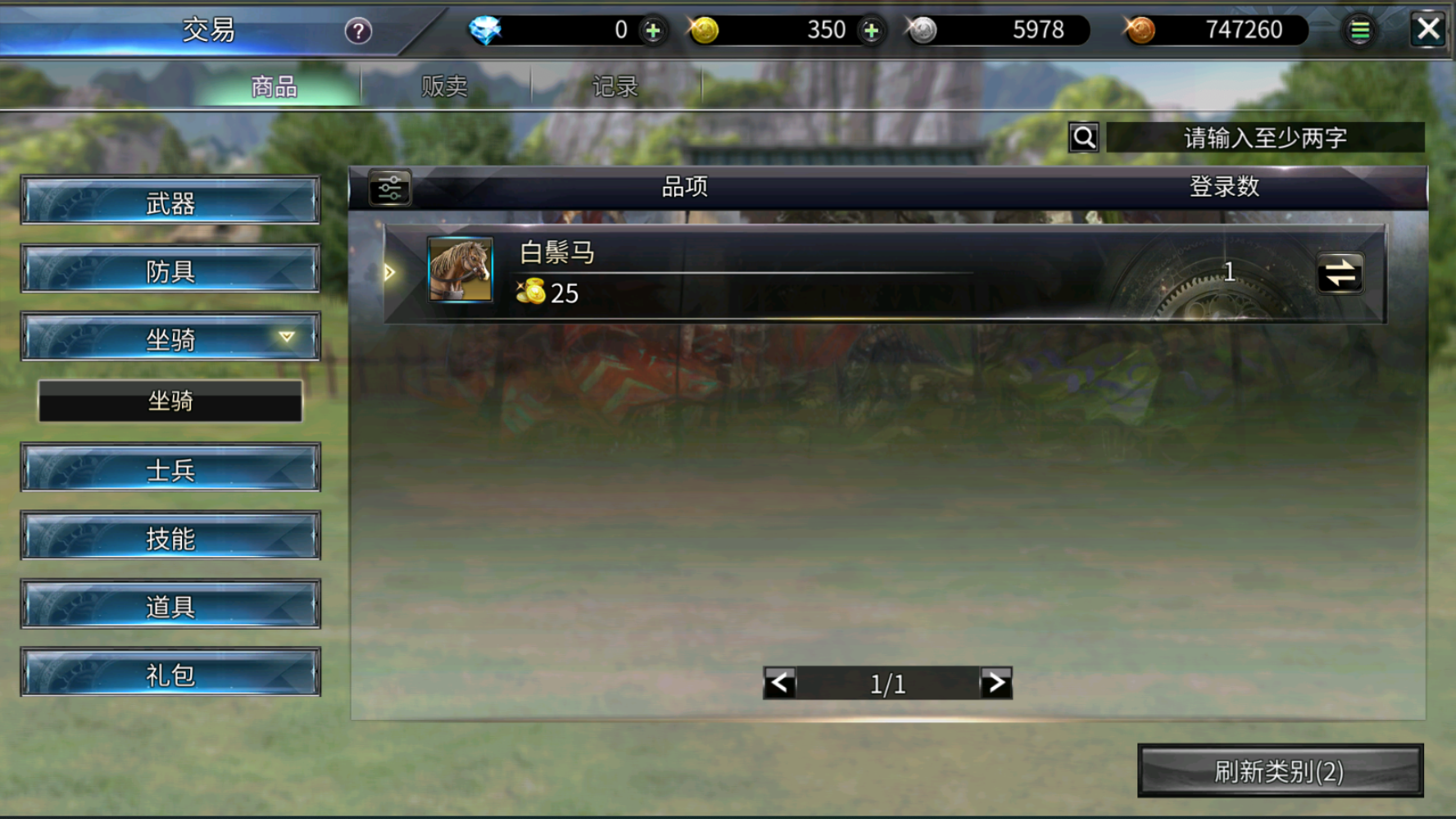Image resolution: width=1456 pixels, height=819 pixels.
Task: Collapse the 坐骑 category dropdown
Action: coord(170,337)
